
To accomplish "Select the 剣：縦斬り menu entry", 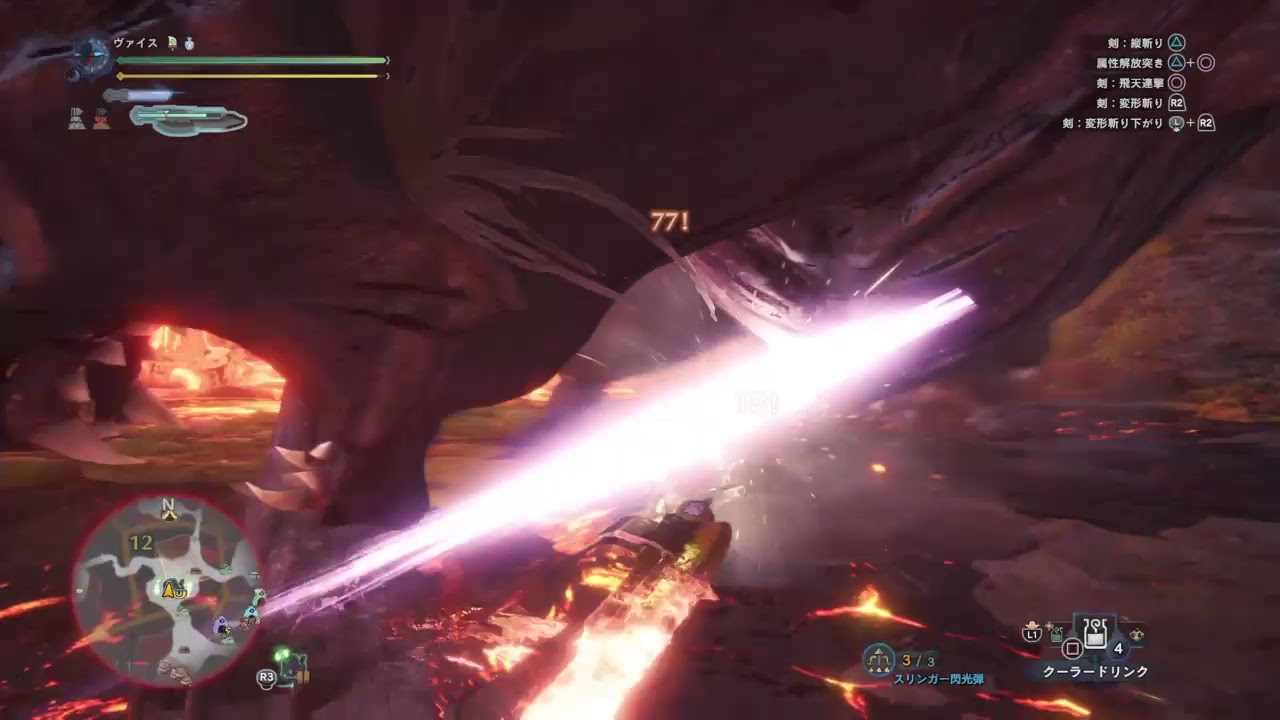I will click(1135, 42).
